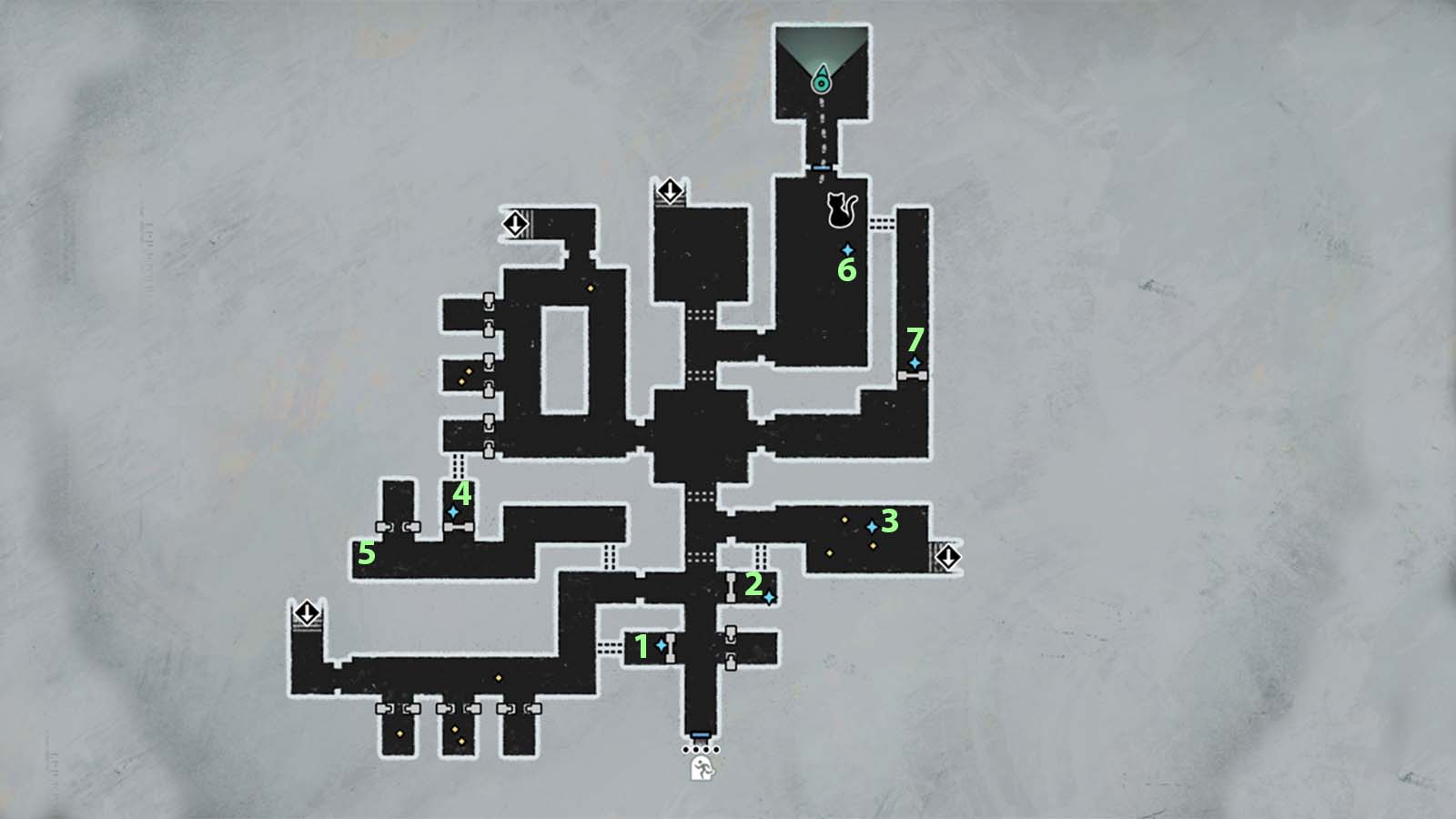Select the blue sparkle next to marker 2
This screenshot has height=819, width=1456.
point(770,599)
